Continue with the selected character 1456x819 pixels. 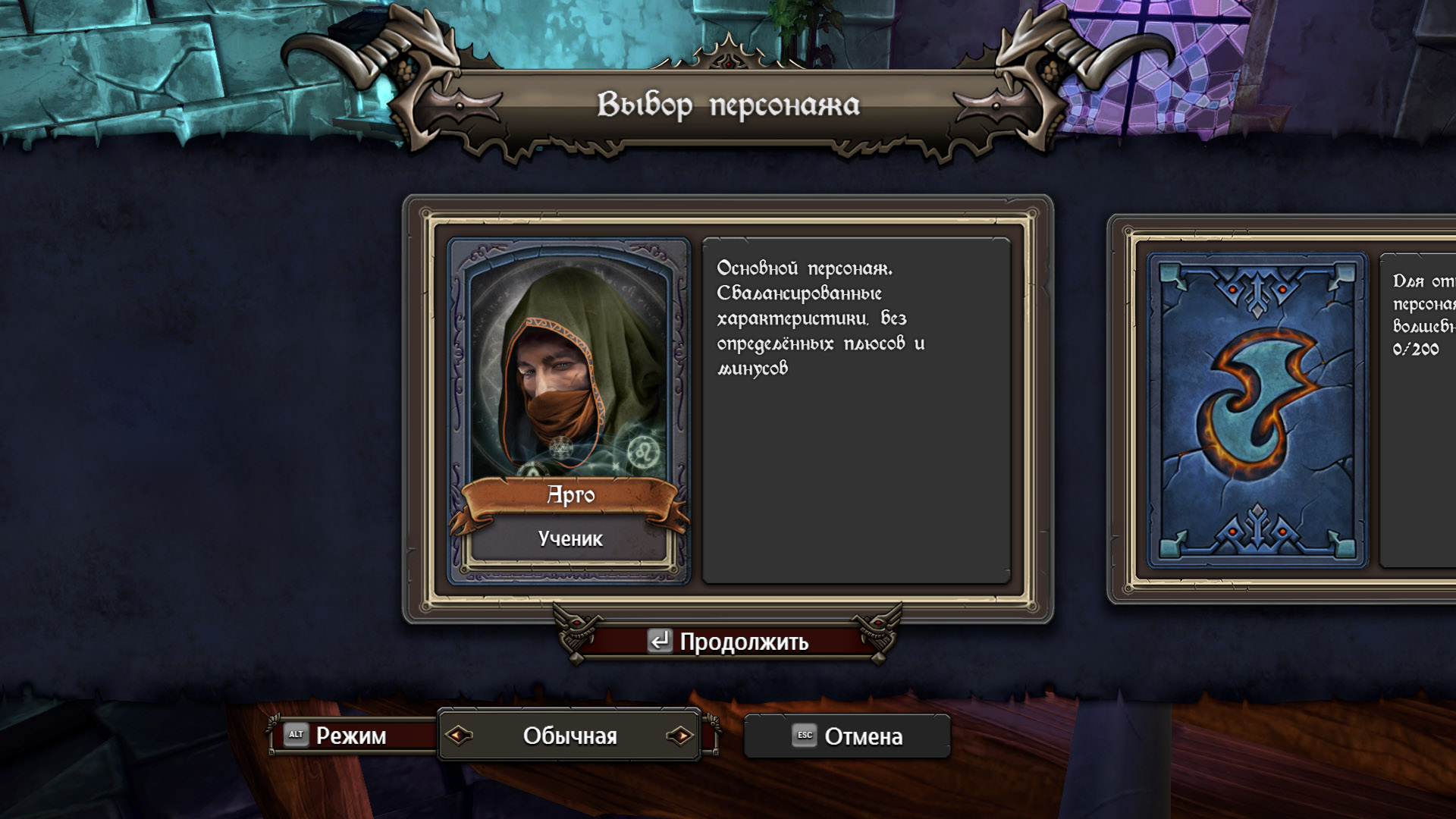tap(728, 642)
